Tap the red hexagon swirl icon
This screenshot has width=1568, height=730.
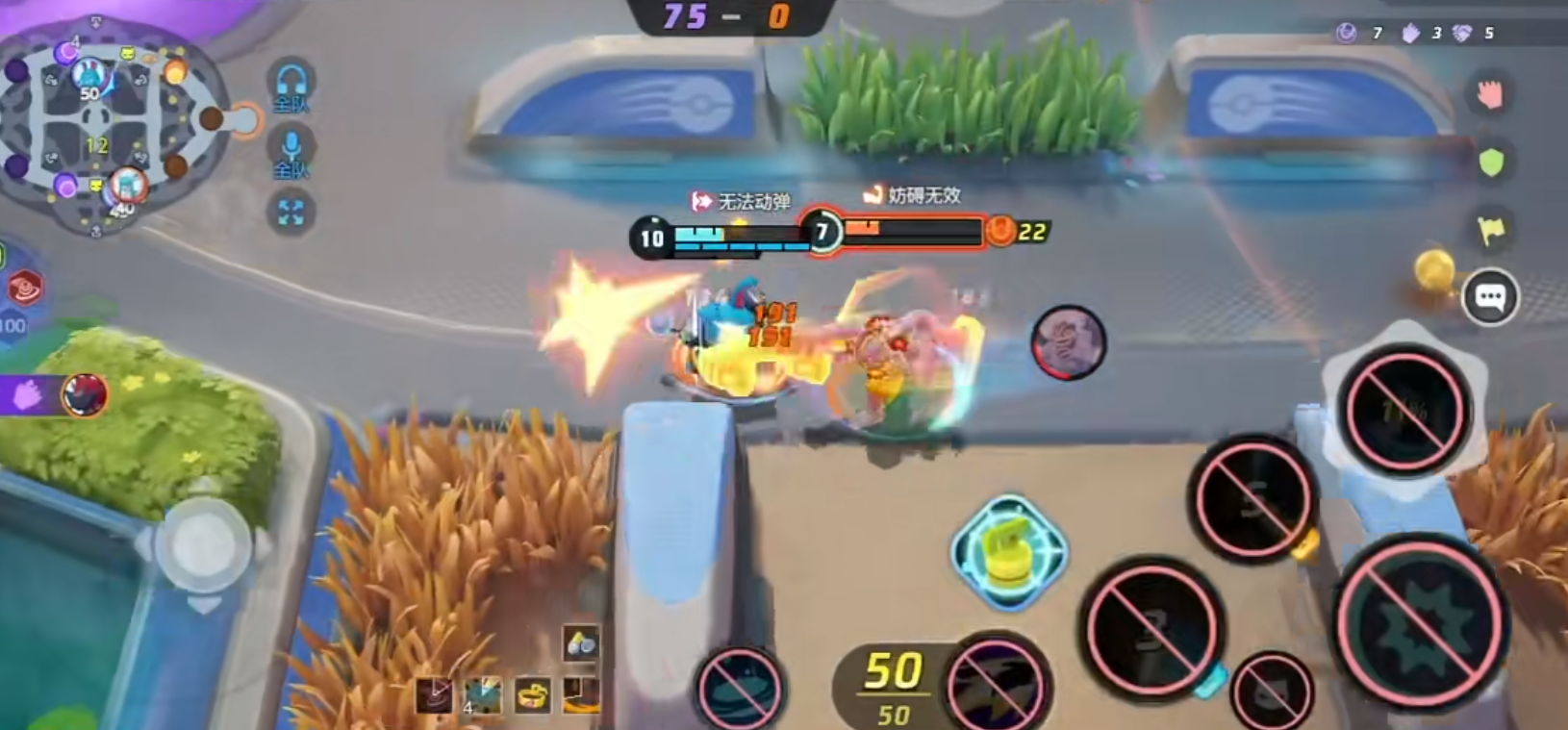point(24,288)
